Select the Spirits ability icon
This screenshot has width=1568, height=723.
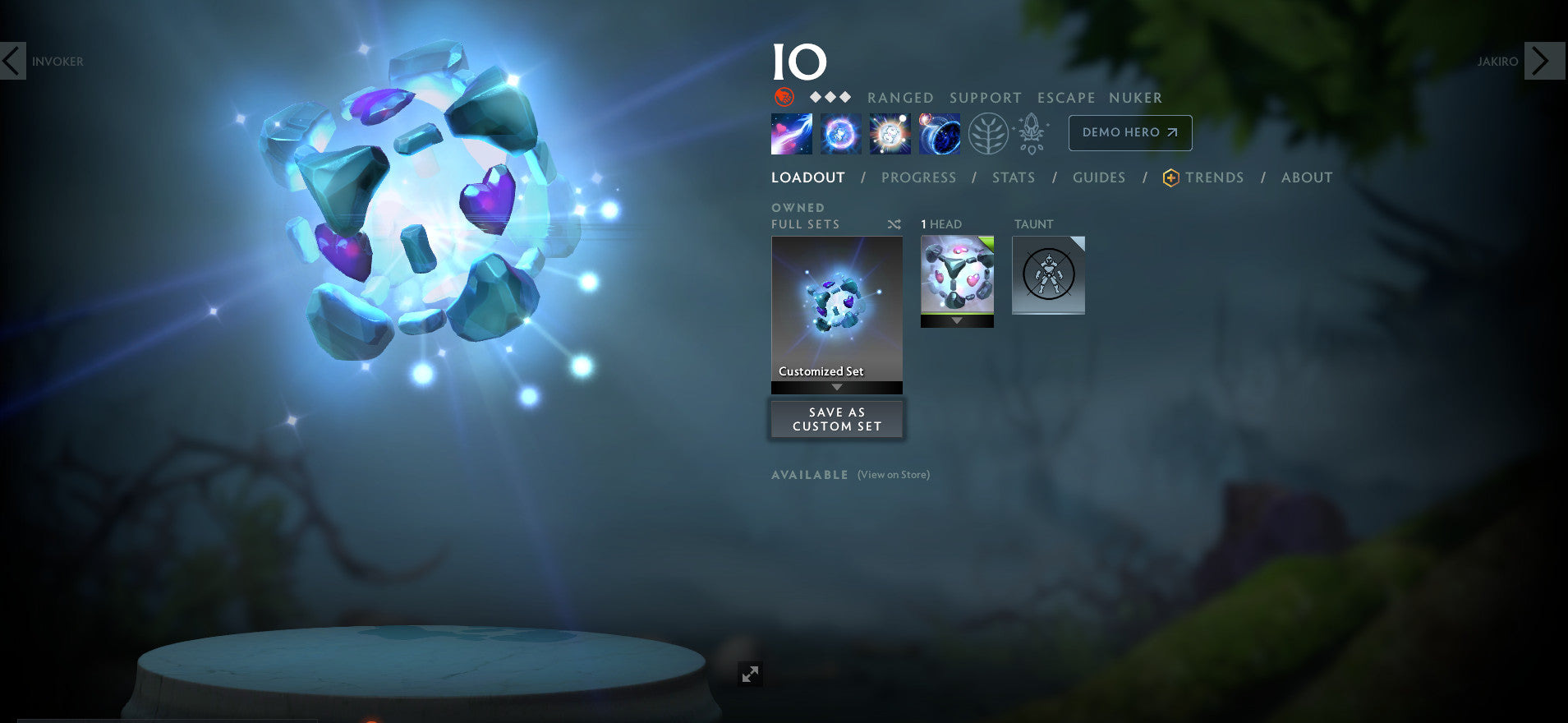pyautogui.click(x=839, y=132)
